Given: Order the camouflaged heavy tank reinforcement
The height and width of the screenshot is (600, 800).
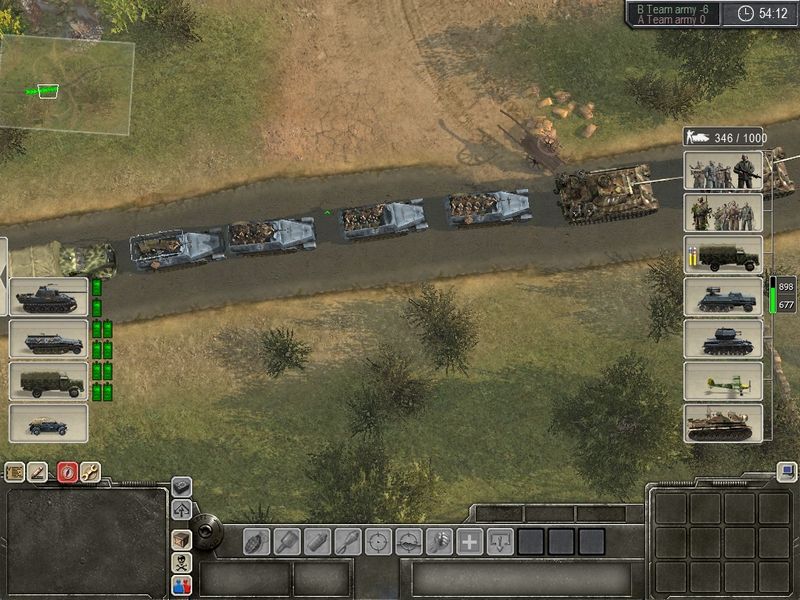Looking at the screenshot, I should click(x=723, y=423).
